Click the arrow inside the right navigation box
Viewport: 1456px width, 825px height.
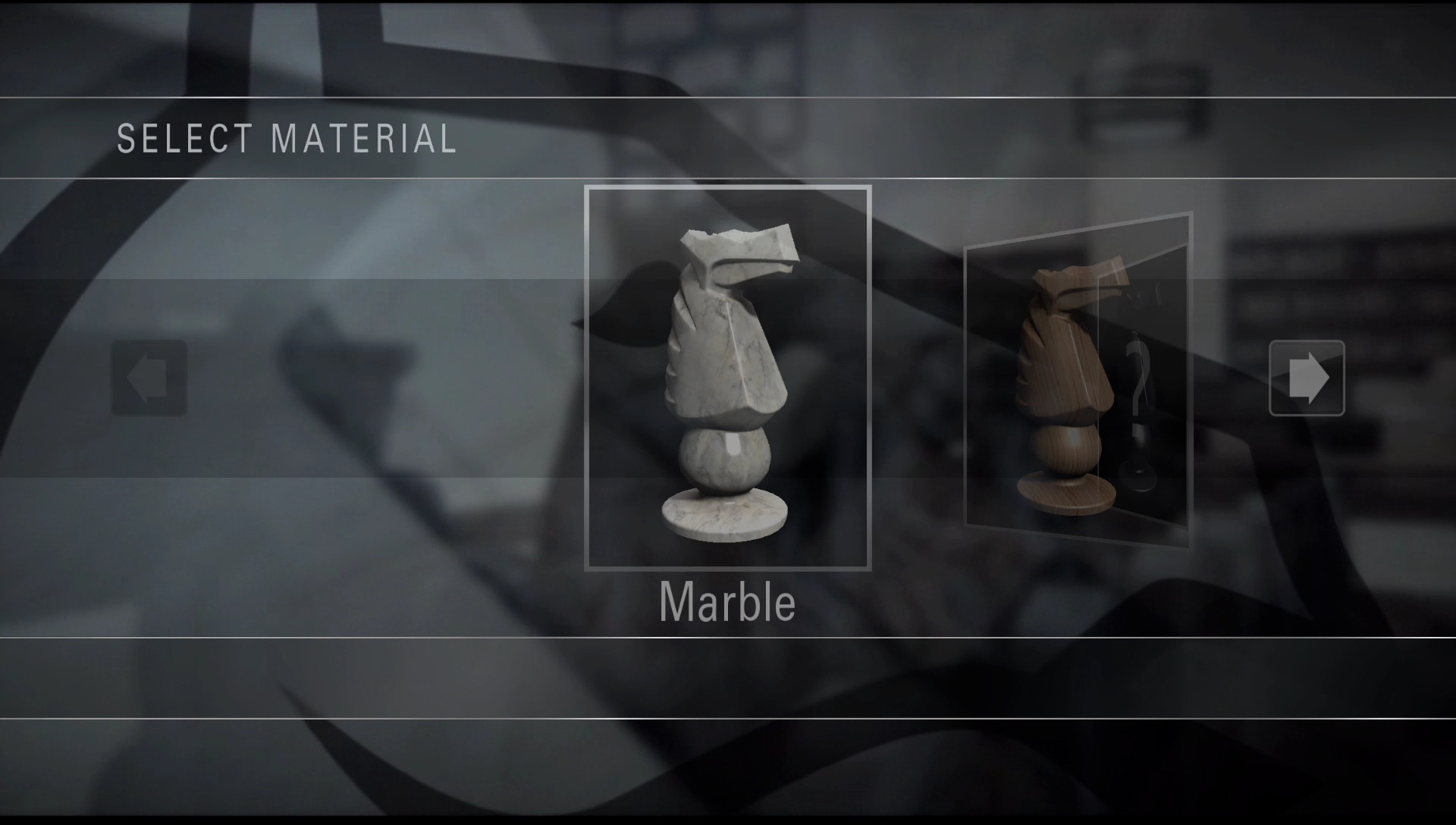point(1306,378)
